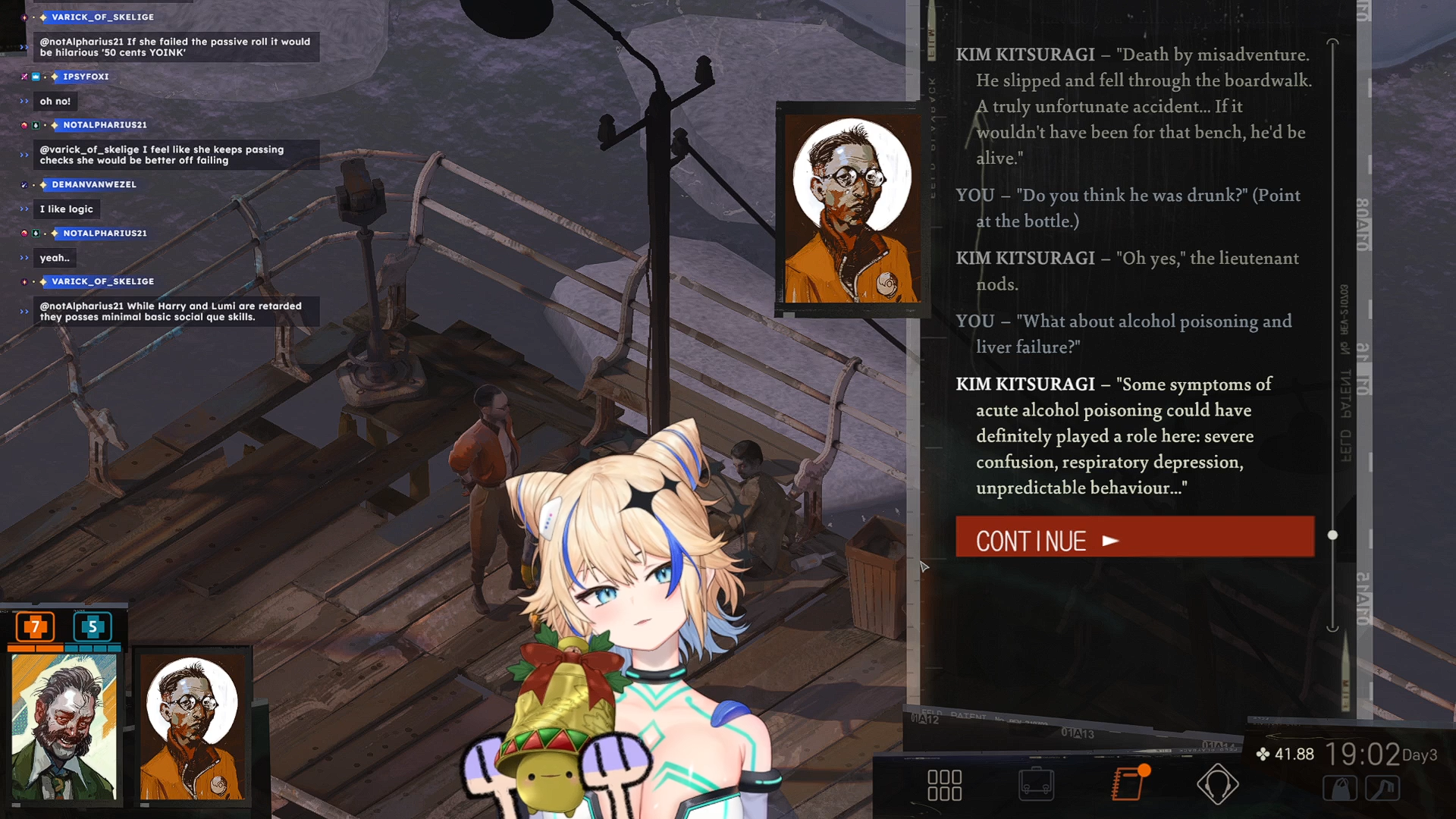Select the crowbar held-item slot
The image size is (1456, 819).
tap(1382, 789)
